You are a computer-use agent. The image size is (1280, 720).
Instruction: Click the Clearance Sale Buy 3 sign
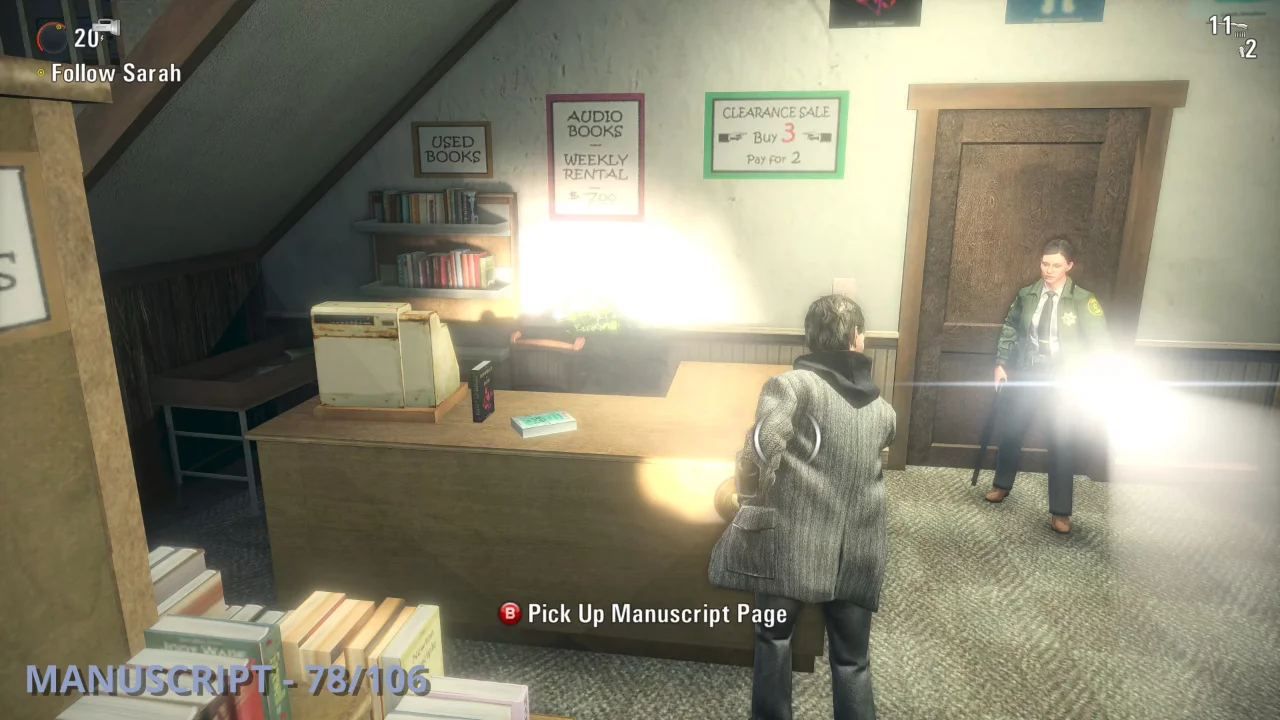(x=776, y=133)
